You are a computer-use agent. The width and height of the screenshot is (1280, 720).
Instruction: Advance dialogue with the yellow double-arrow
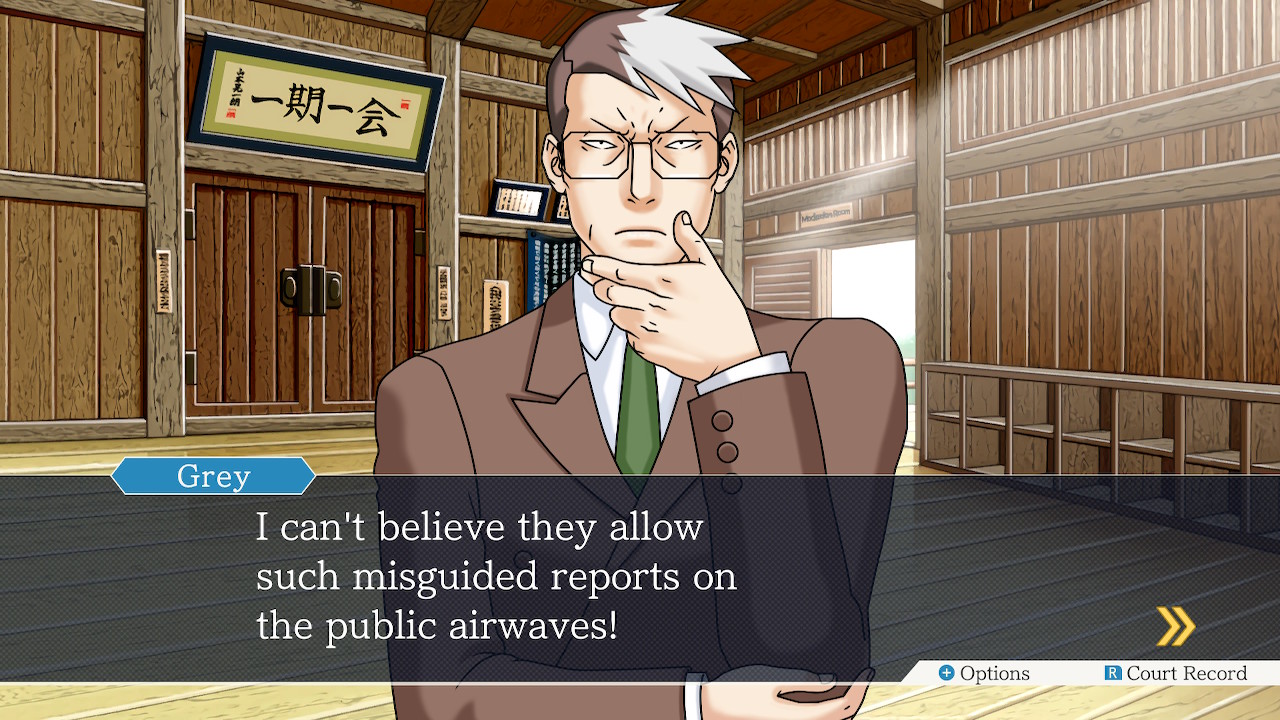1175,626
